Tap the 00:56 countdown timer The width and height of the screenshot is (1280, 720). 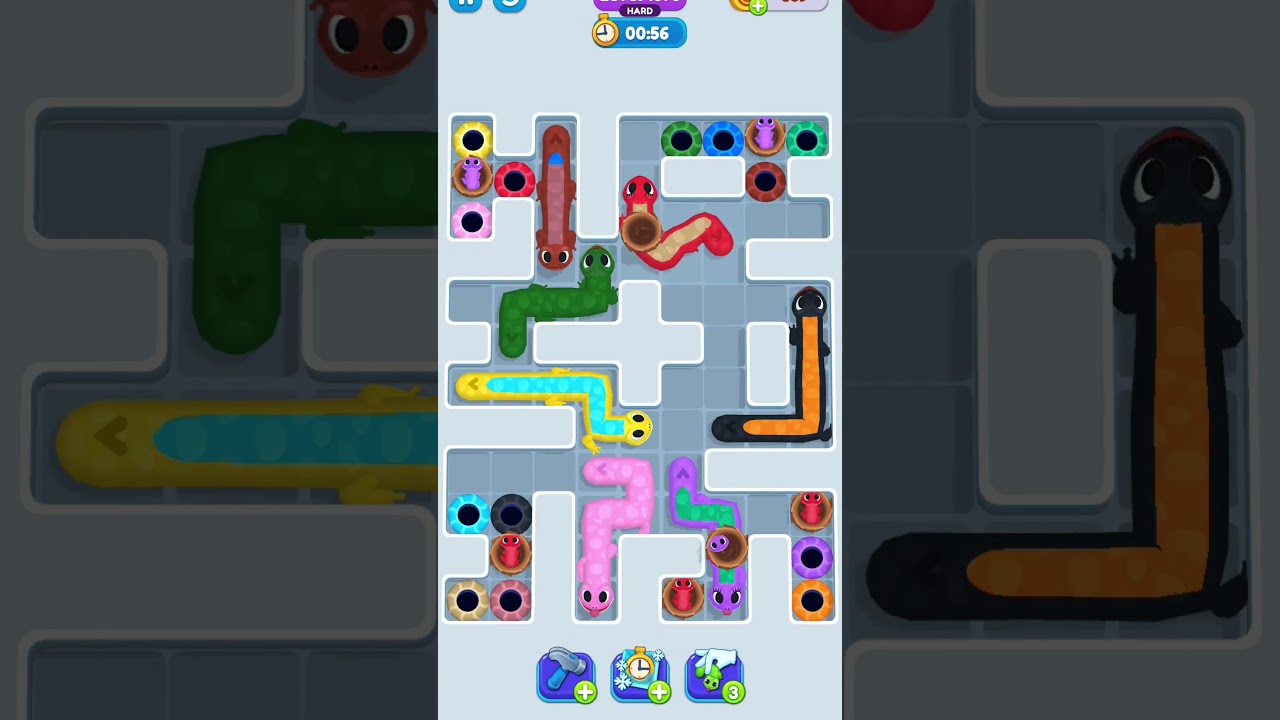(x=648, y=33)
